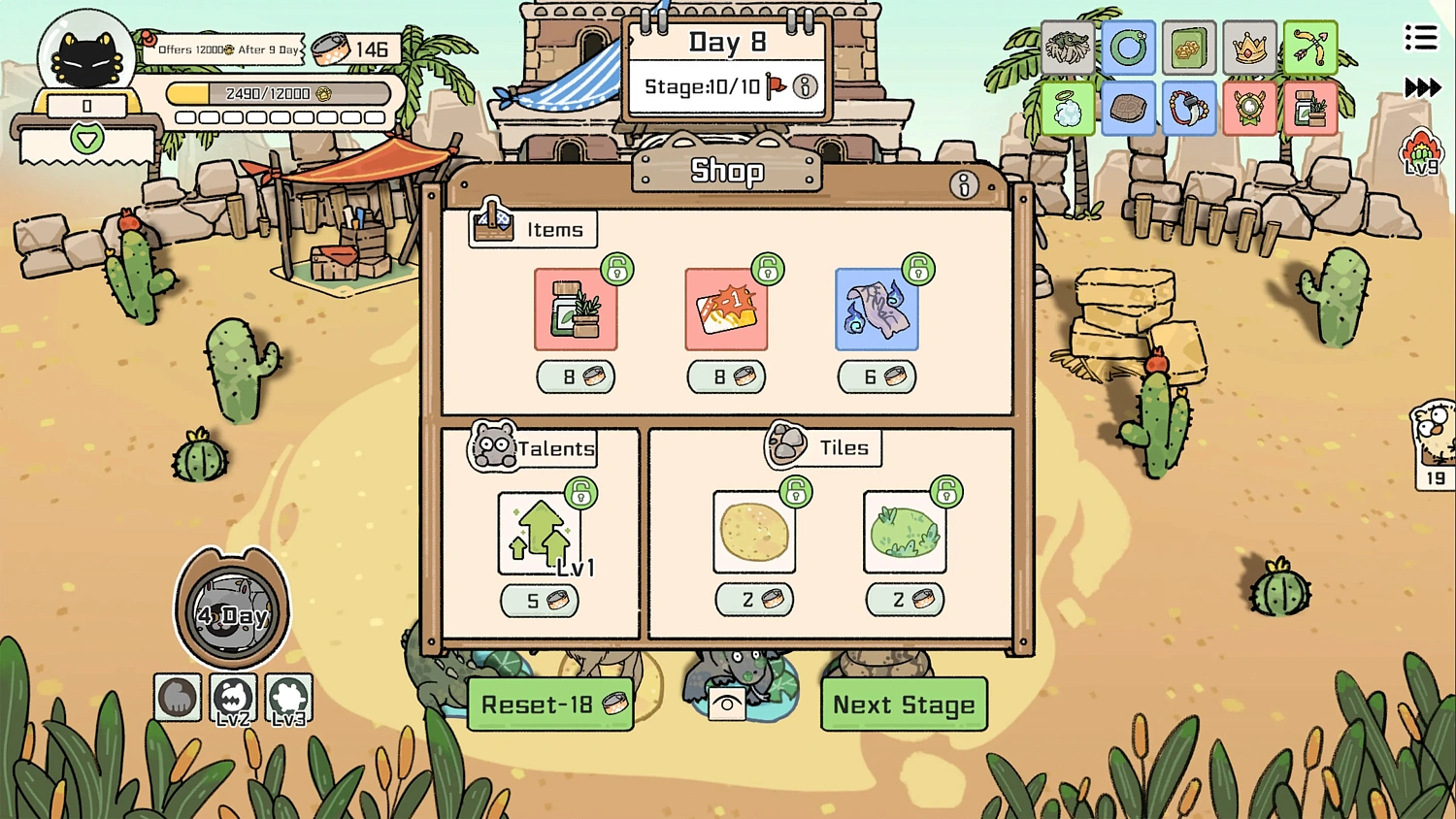Switch to the Talents section

[532, 448]
